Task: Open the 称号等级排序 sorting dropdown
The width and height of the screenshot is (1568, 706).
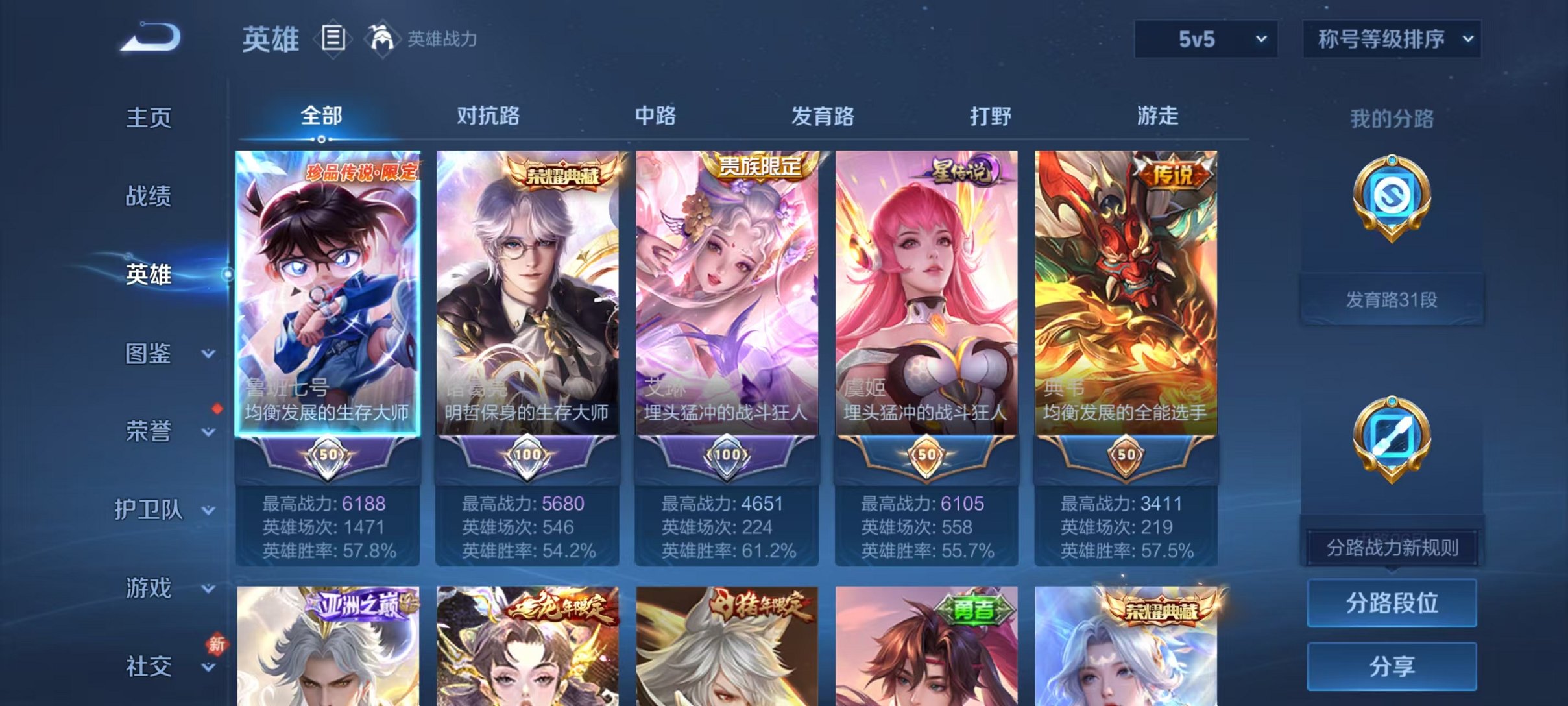Action: tap(1390, 39)
